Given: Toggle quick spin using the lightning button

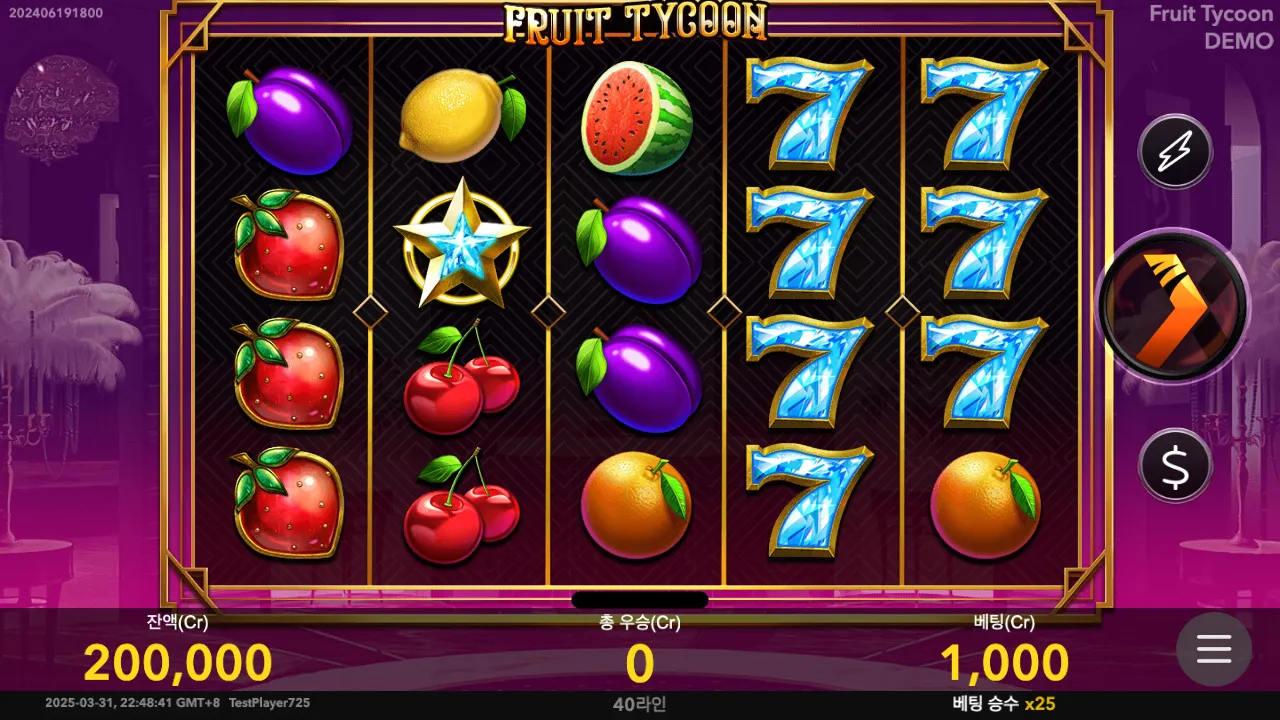Looking at the screenshot, I should pyautogui.click(x=1175, y=152).
